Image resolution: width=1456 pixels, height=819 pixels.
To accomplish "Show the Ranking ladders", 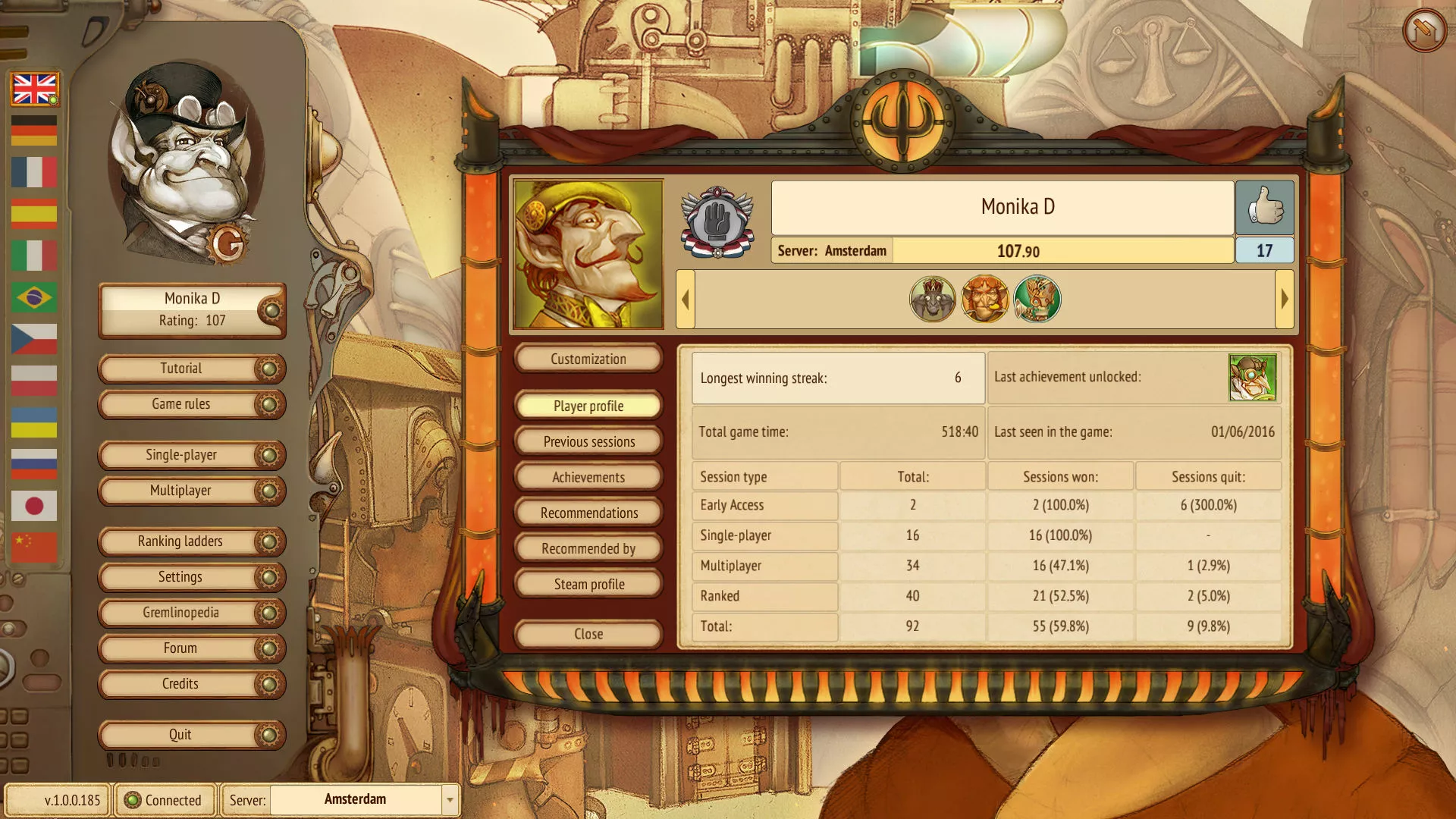I will (x=182, y=541).
